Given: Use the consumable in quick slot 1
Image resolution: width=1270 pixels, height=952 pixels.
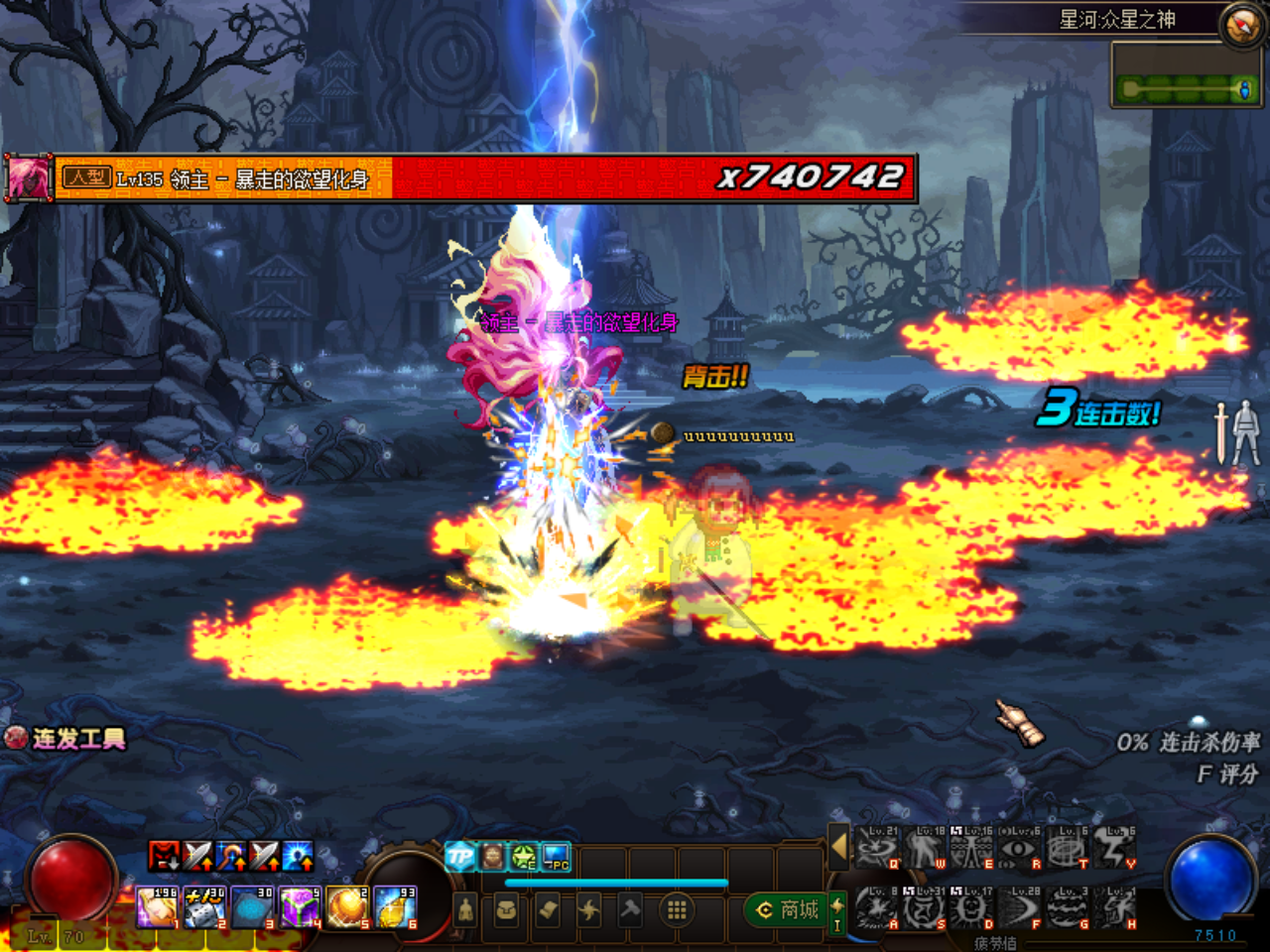Looking at the screenshot, I should click(x=156, y=907).
